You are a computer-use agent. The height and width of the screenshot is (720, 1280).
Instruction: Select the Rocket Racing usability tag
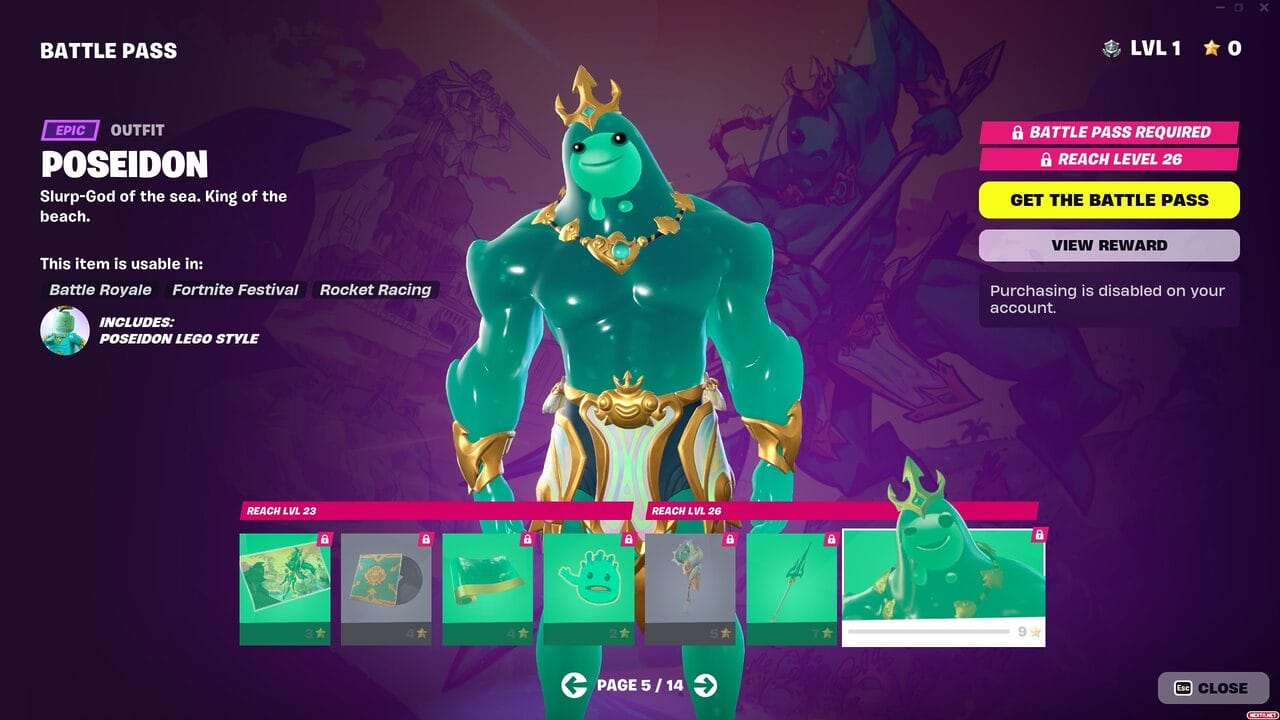pos(375,289)
